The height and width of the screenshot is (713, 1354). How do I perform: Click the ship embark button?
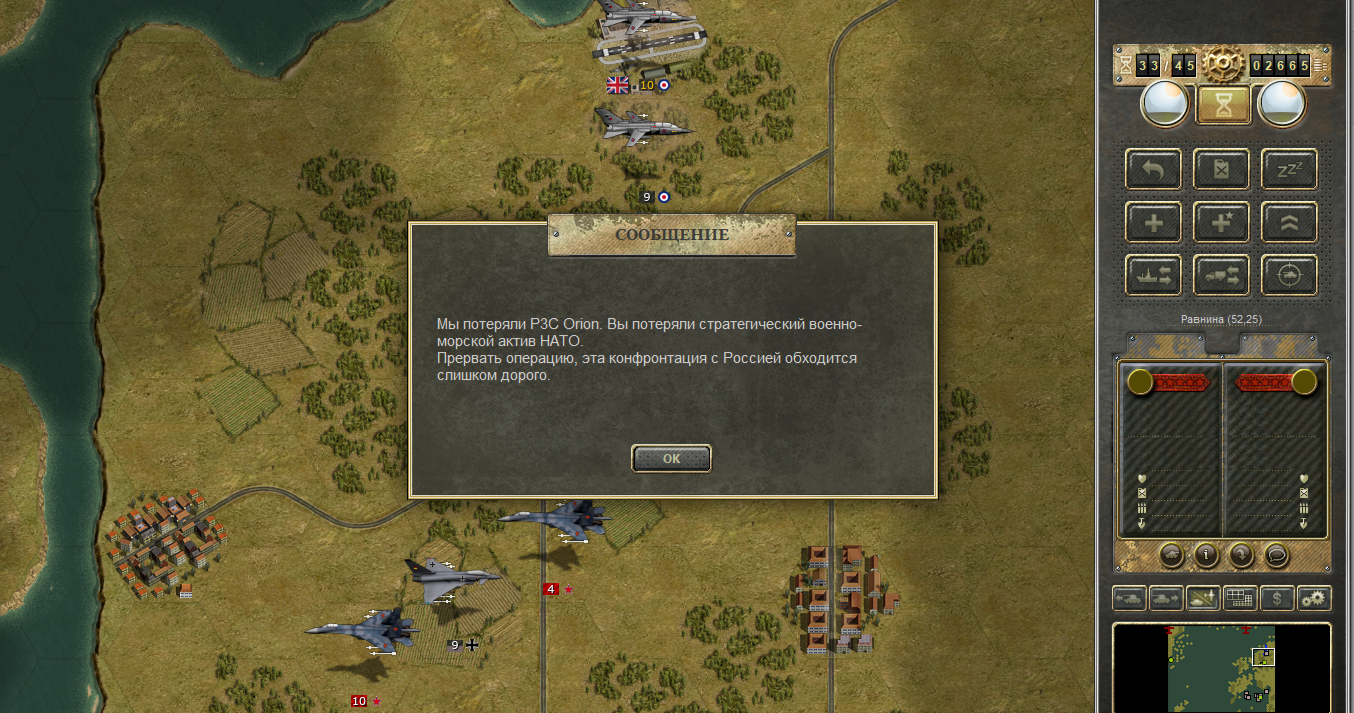pyautogui.click(x=1153, y=275)
